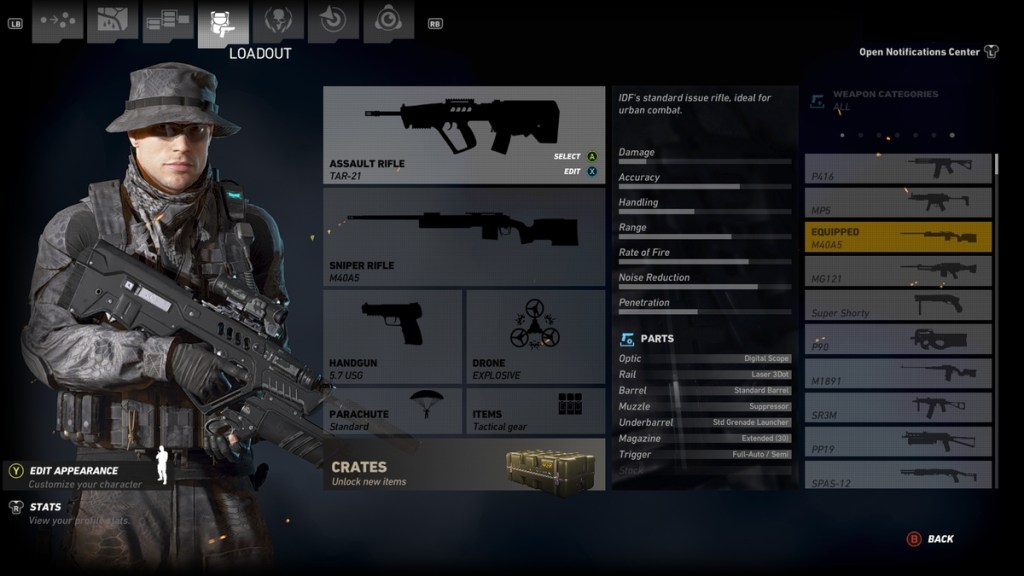
Task: Switch to the map tab
Action: coord(112,21)
